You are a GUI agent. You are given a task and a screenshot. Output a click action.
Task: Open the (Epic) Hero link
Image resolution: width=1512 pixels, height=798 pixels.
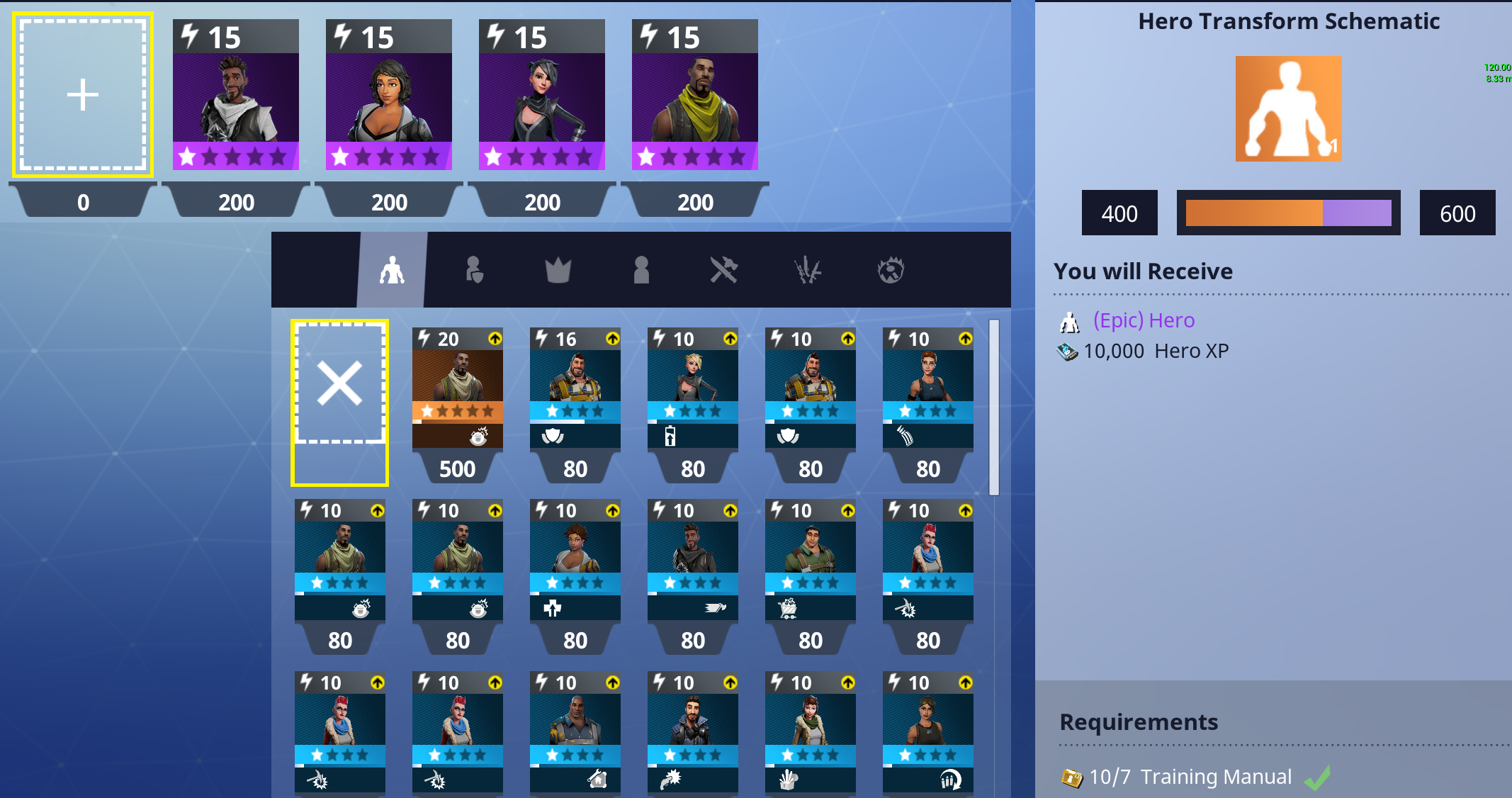pos(1144,320)
